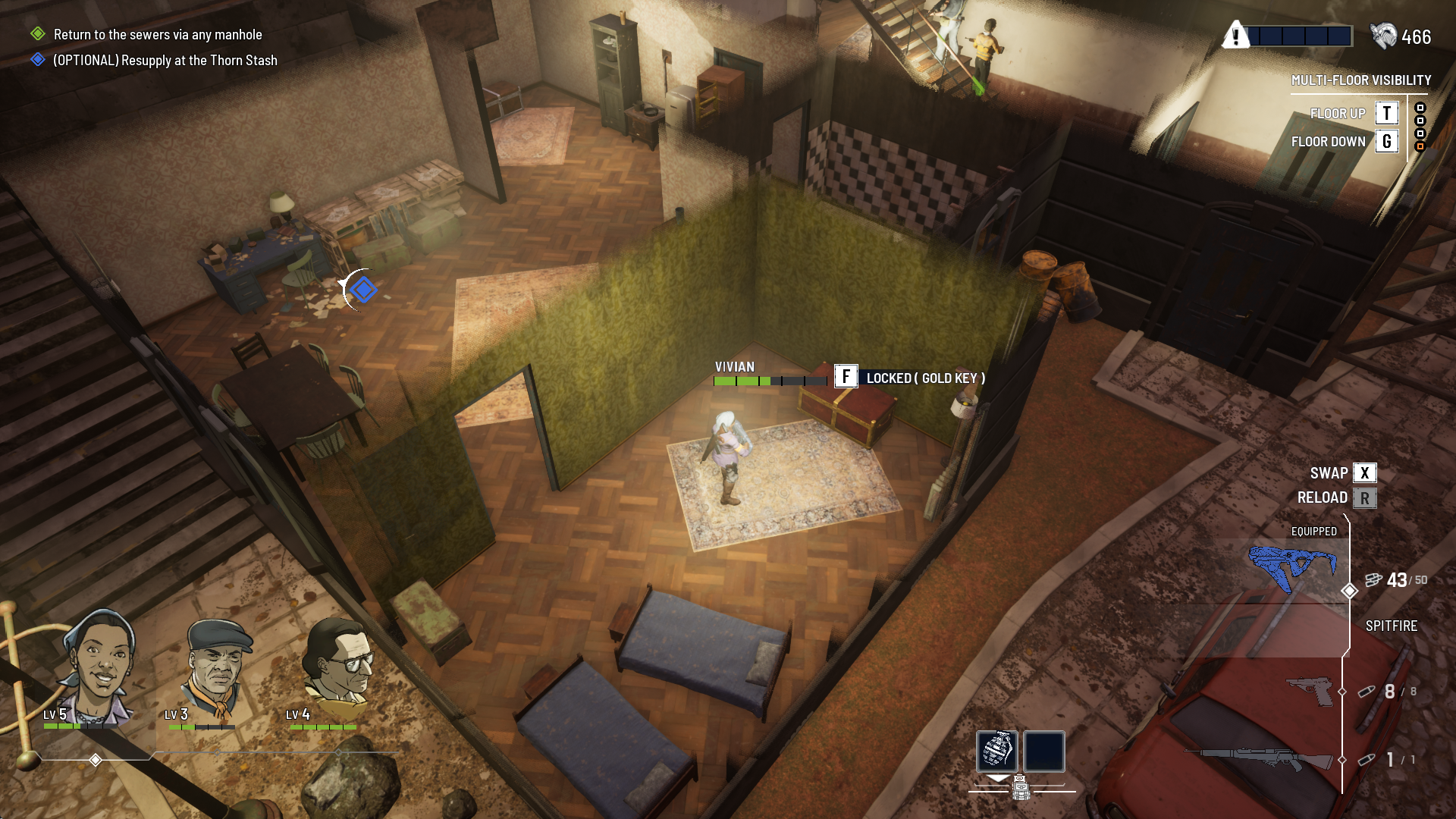Toggle the orange active floor indicator
The height and width of the screenshot is (819, 1456).
pyautogui.click(x=1420, y=146)
